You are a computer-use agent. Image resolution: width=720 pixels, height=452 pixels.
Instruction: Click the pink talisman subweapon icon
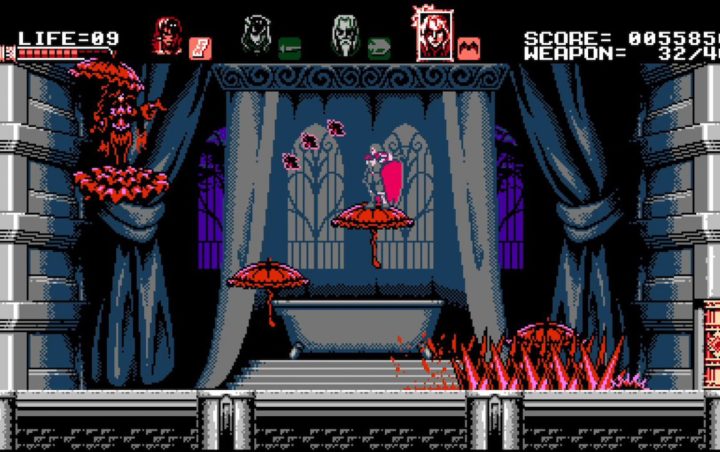[200, 47]
